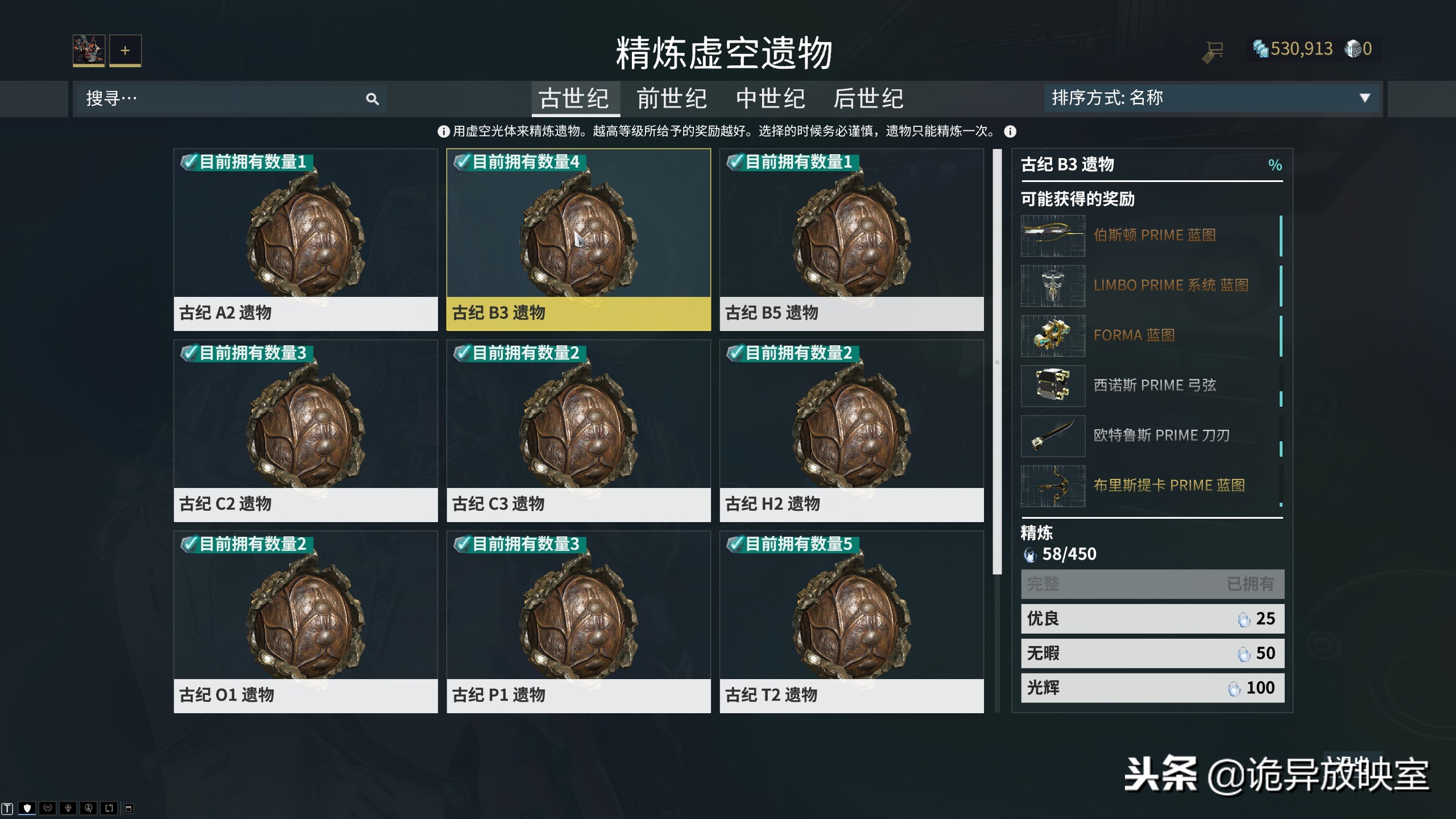Screen dimensions: 1456x819
Task: Select the 优良 refinement option
Action: click(1152, 618)
